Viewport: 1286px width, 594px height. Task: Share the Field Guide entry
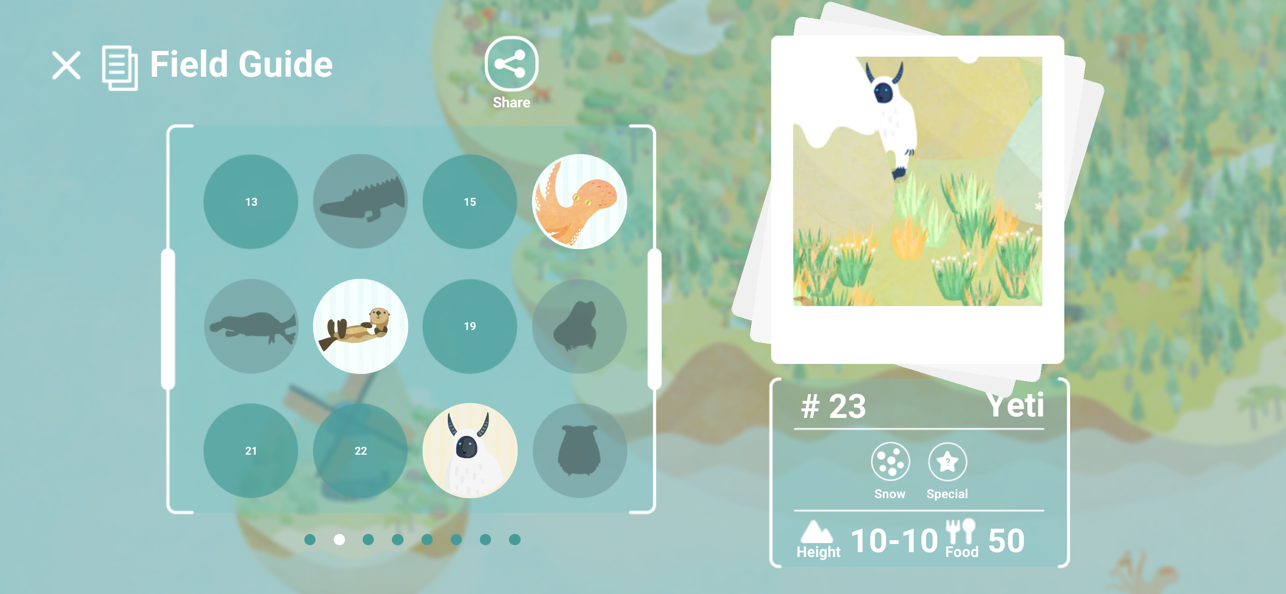(x=511, y=66)
